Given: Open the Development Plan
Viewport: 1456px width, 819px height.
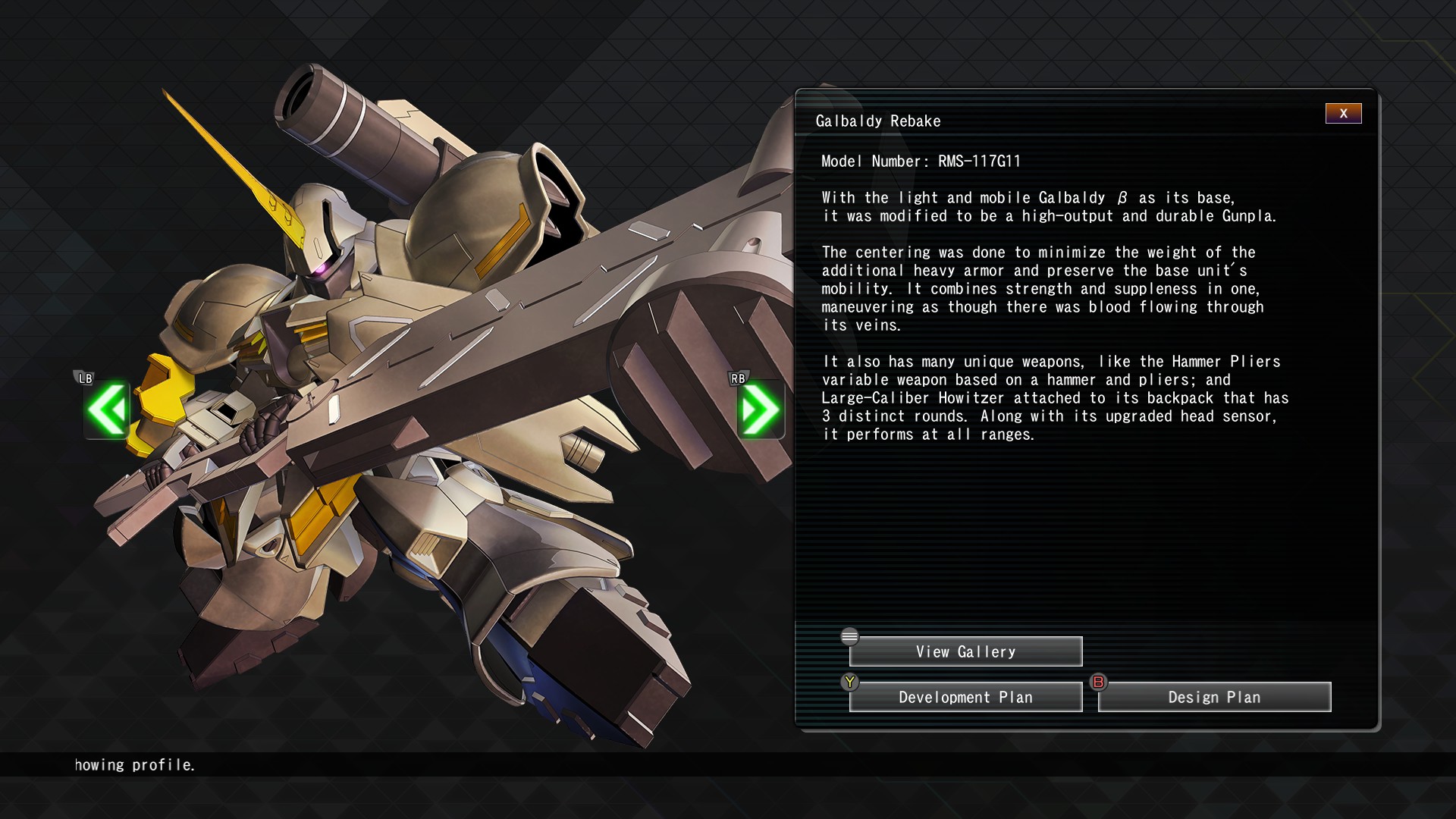Looking at the screenshot, I should (965, 697).
